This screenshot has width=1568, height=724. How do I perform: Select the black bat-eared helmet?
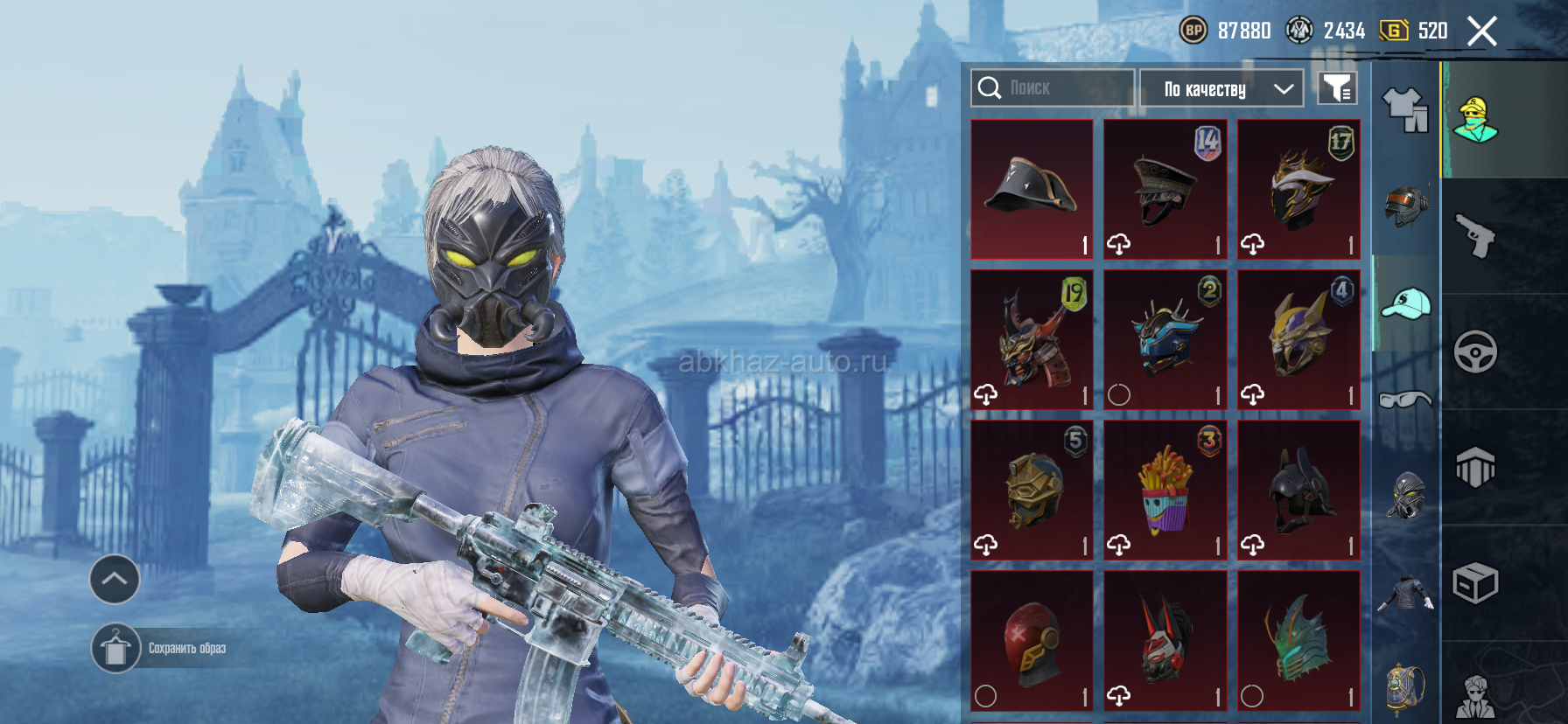point(1298,490)
